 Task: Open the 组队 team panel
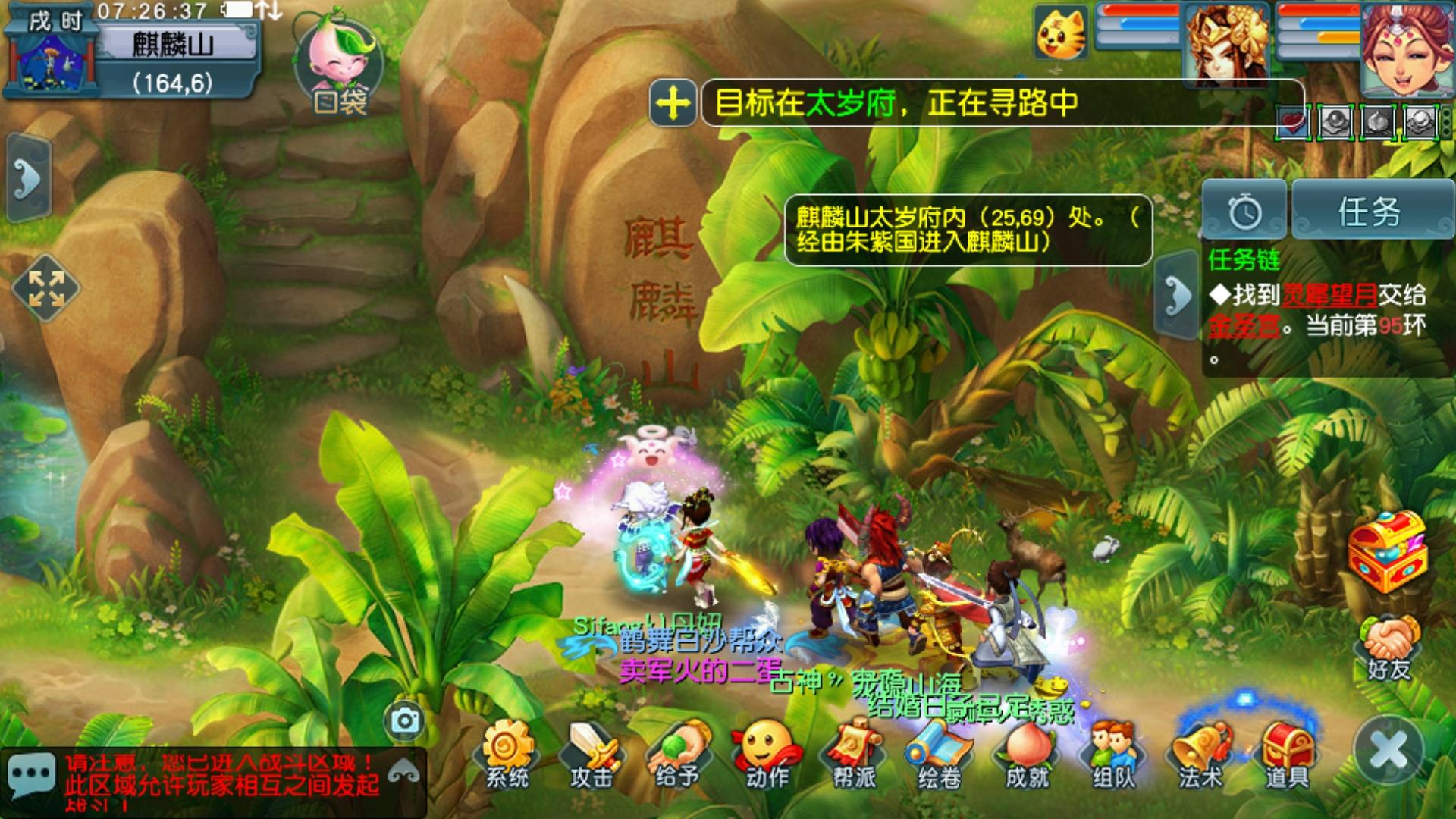(x=1113, y=754)
